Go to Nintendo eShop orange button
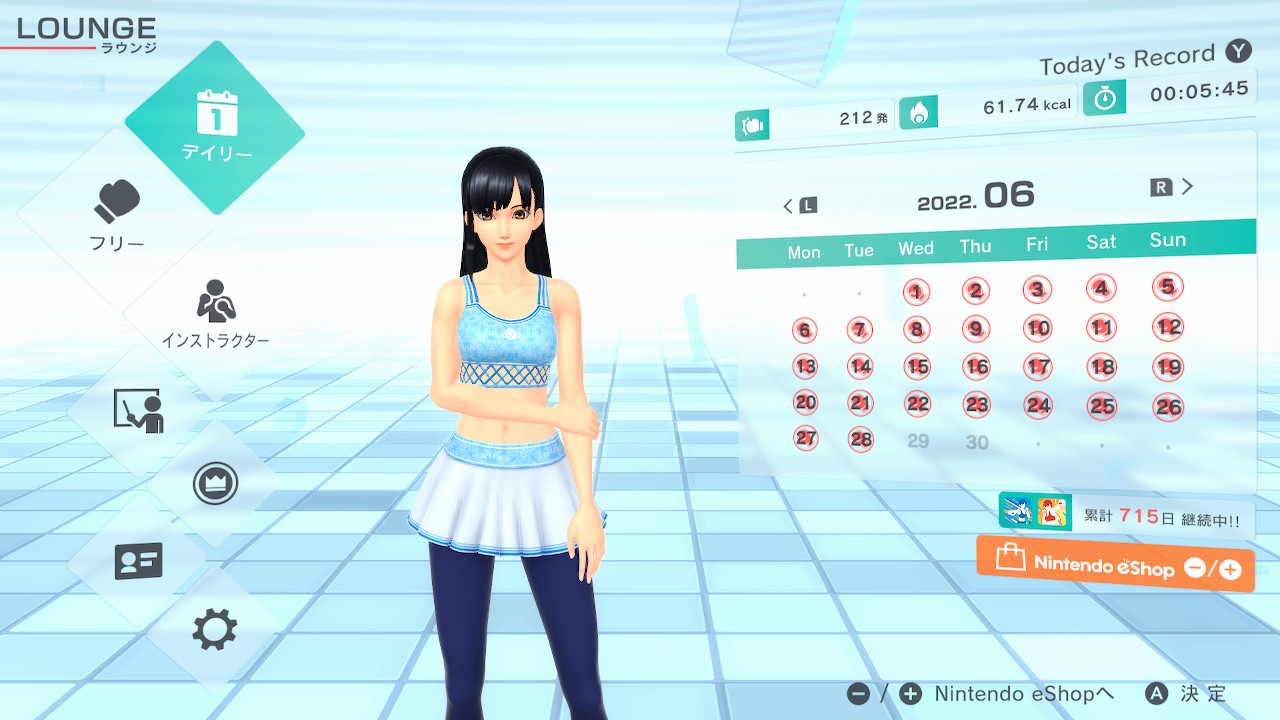 click(1115, 565)
